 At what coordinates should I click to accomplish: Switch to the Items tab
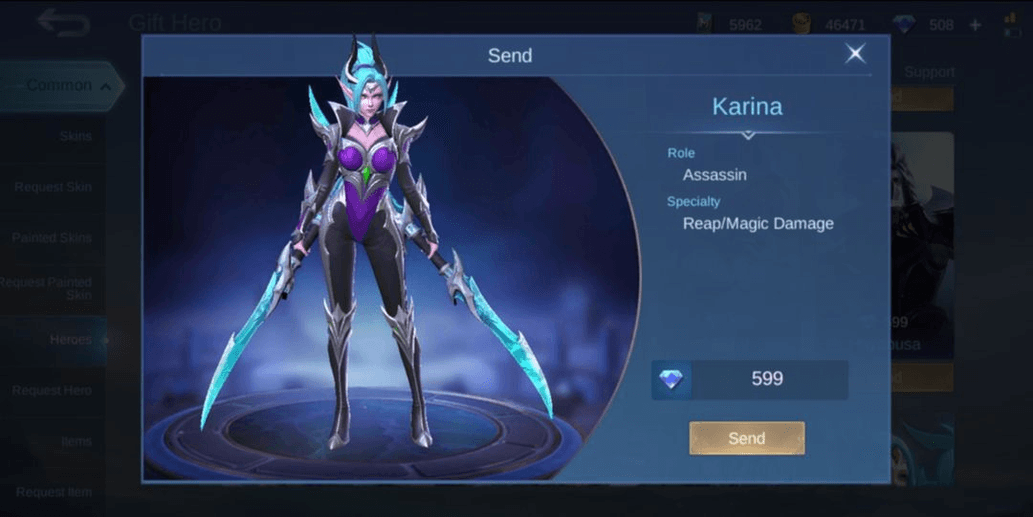[x=76, y=441]
